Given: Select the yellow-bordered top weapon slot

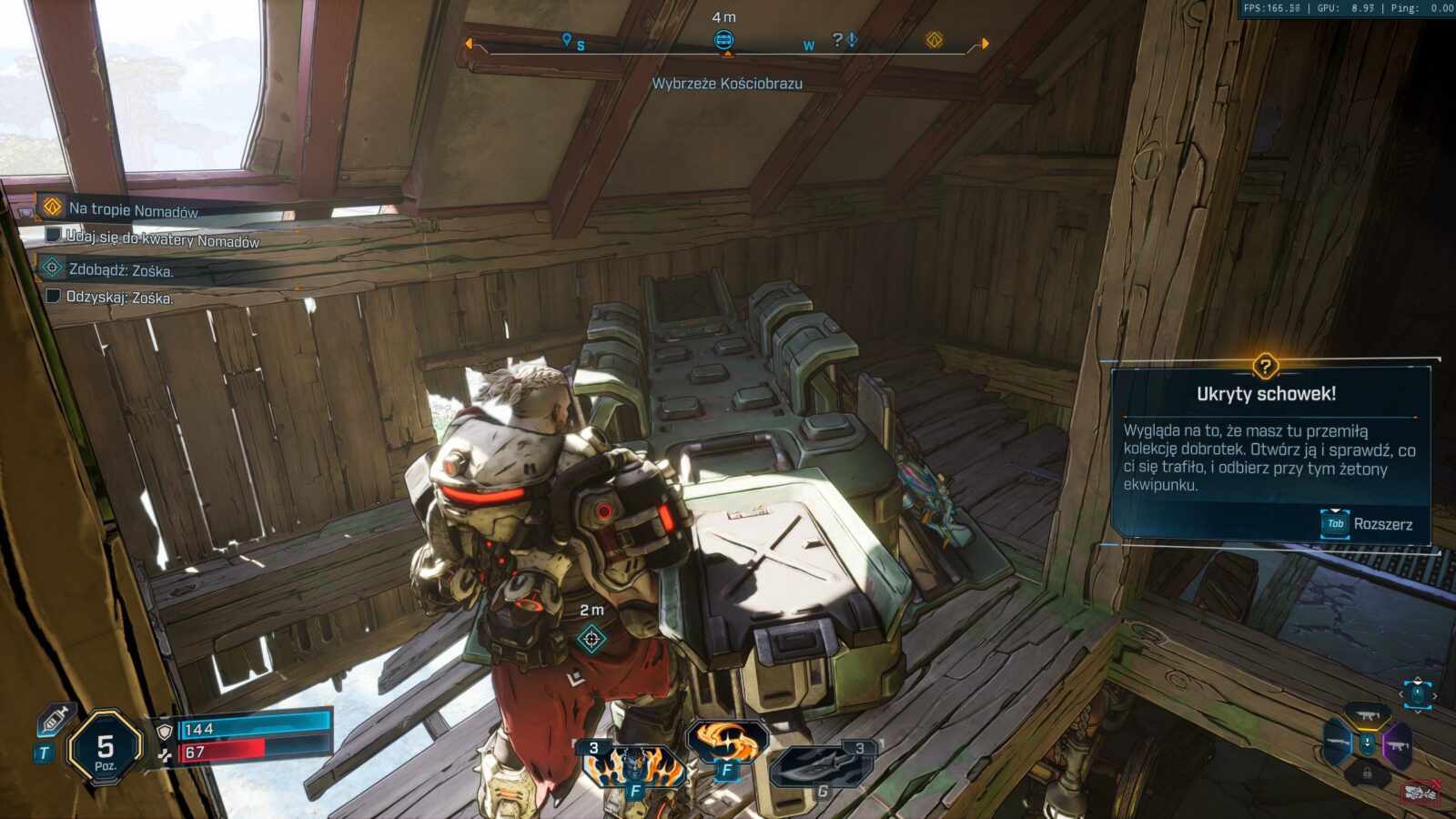Looking at the screenshot, I should coord(1367,716).
